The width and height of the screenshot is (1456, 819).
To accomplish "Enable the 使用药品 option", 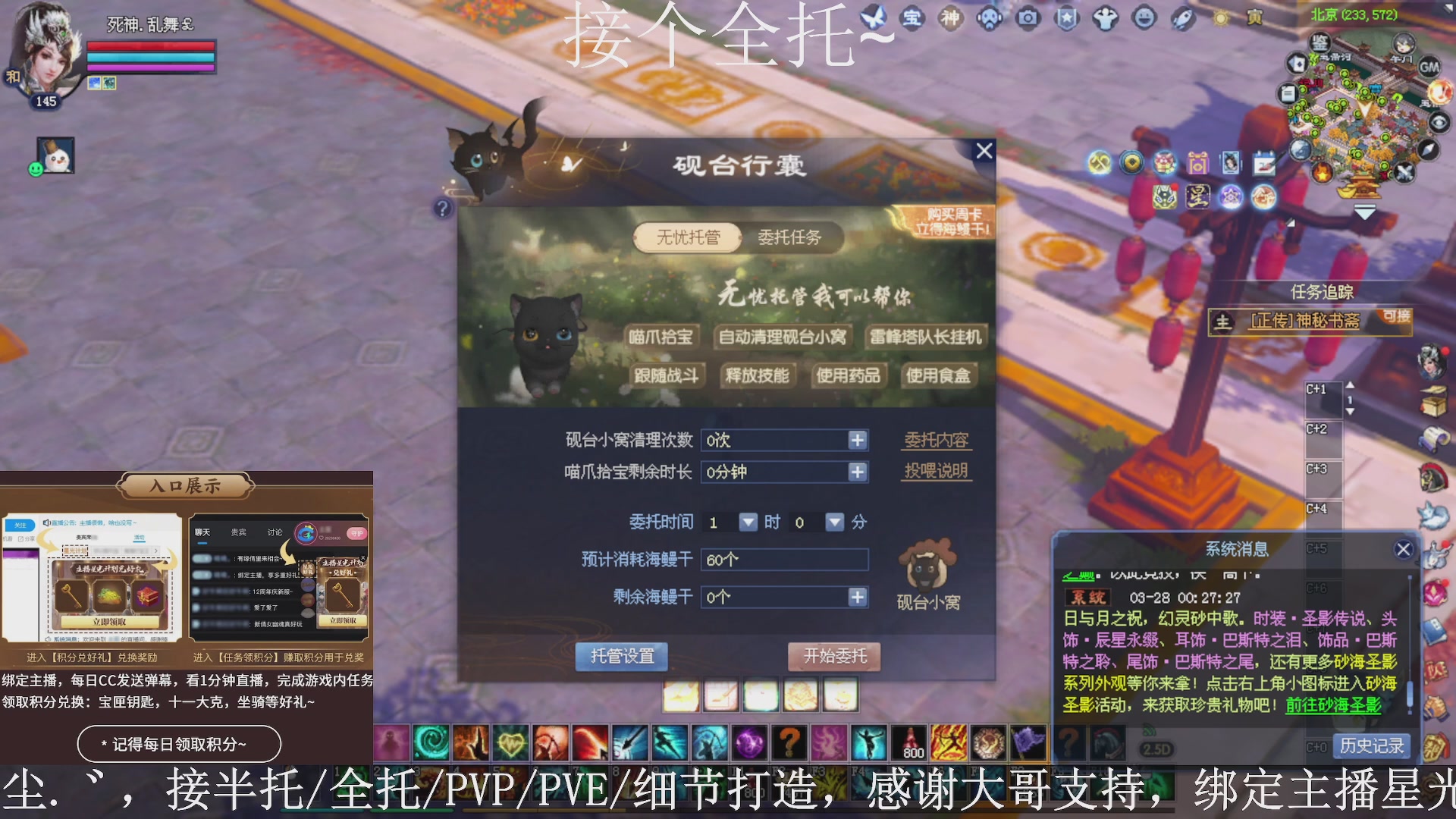I will click(849, 375).
